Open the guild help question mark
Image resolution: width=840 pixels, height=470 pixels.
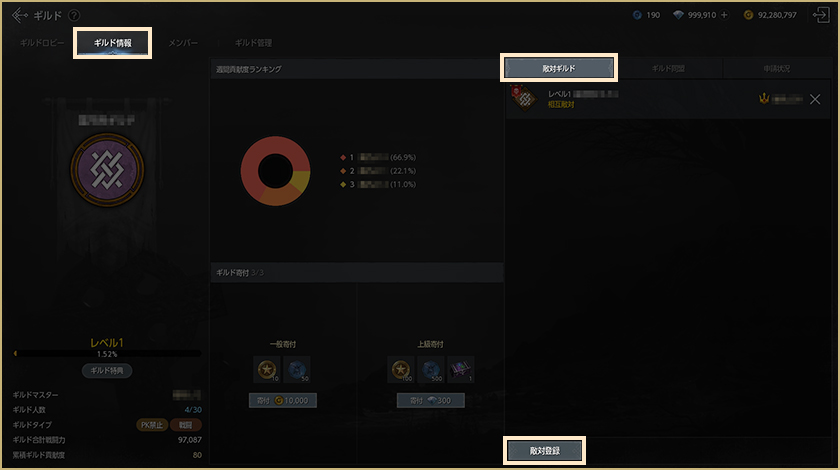pos(75,15)
